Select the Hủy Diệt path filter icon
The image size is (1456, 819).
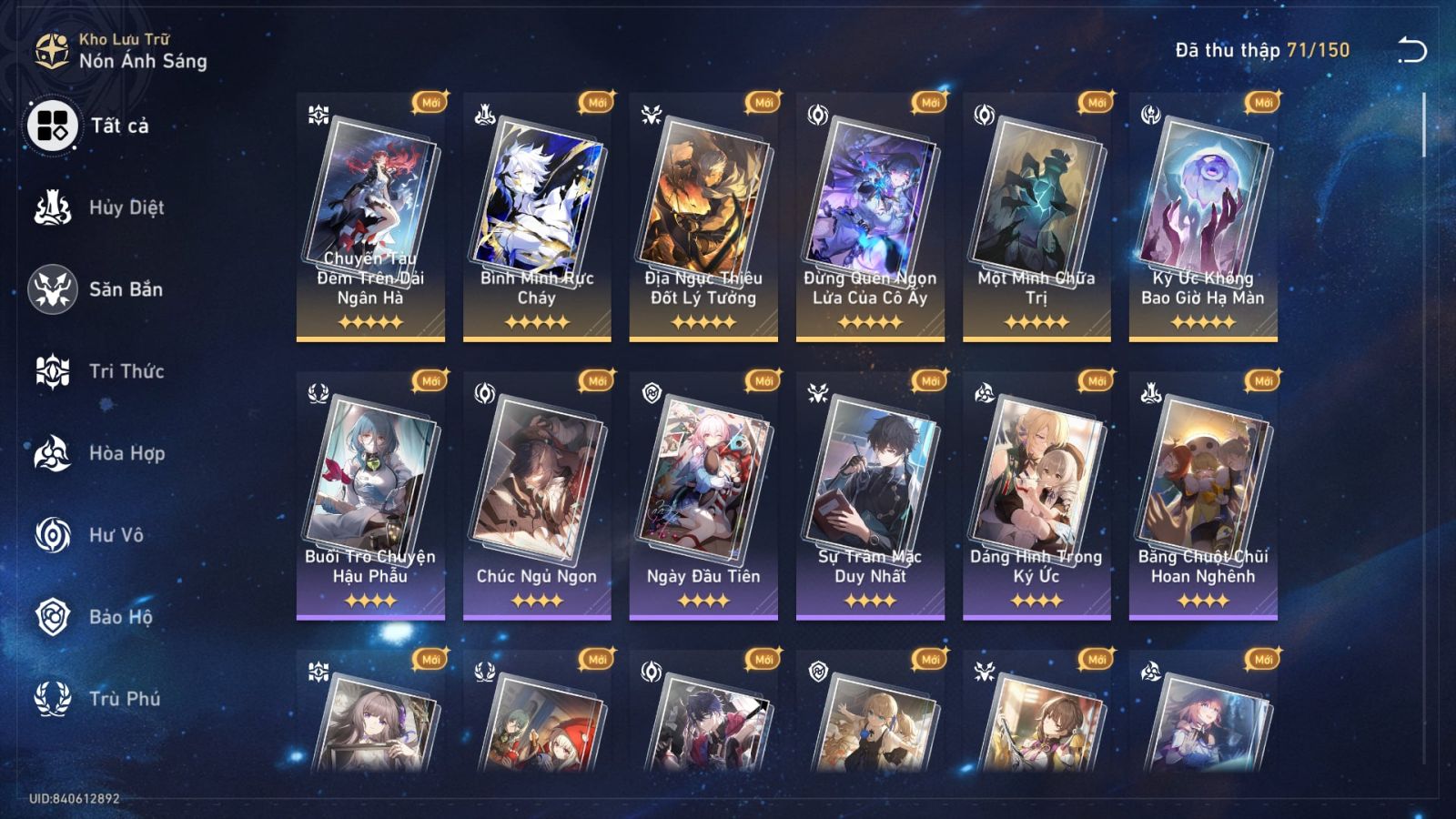coord(55,207)
